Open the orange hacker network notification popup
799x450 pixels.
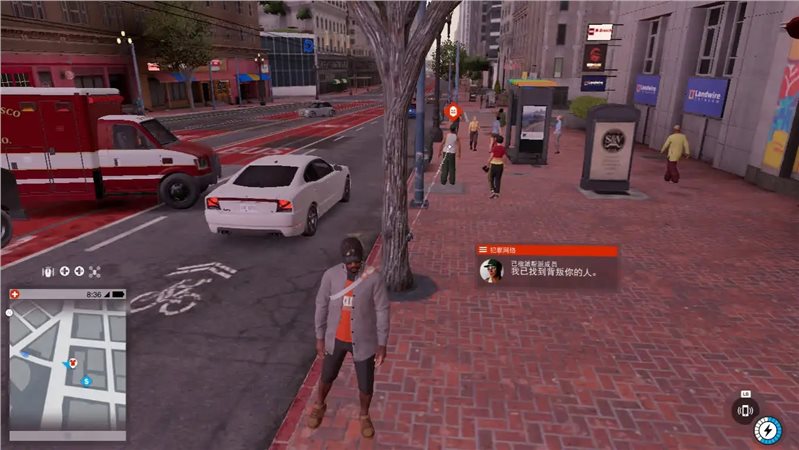pos(546,266)
